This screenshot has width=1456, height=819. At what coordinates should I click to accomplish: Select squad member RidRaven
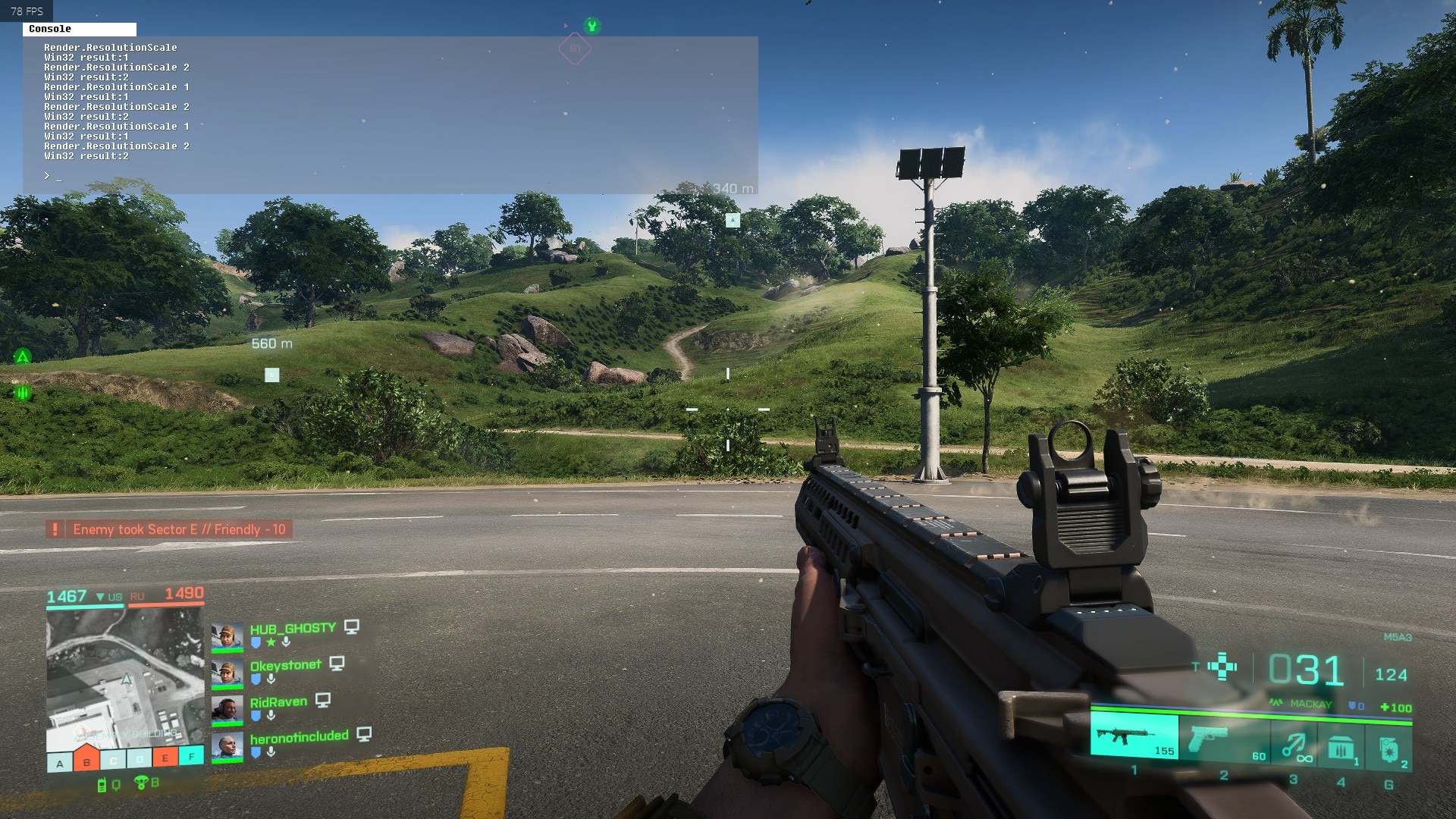(278, 702)
